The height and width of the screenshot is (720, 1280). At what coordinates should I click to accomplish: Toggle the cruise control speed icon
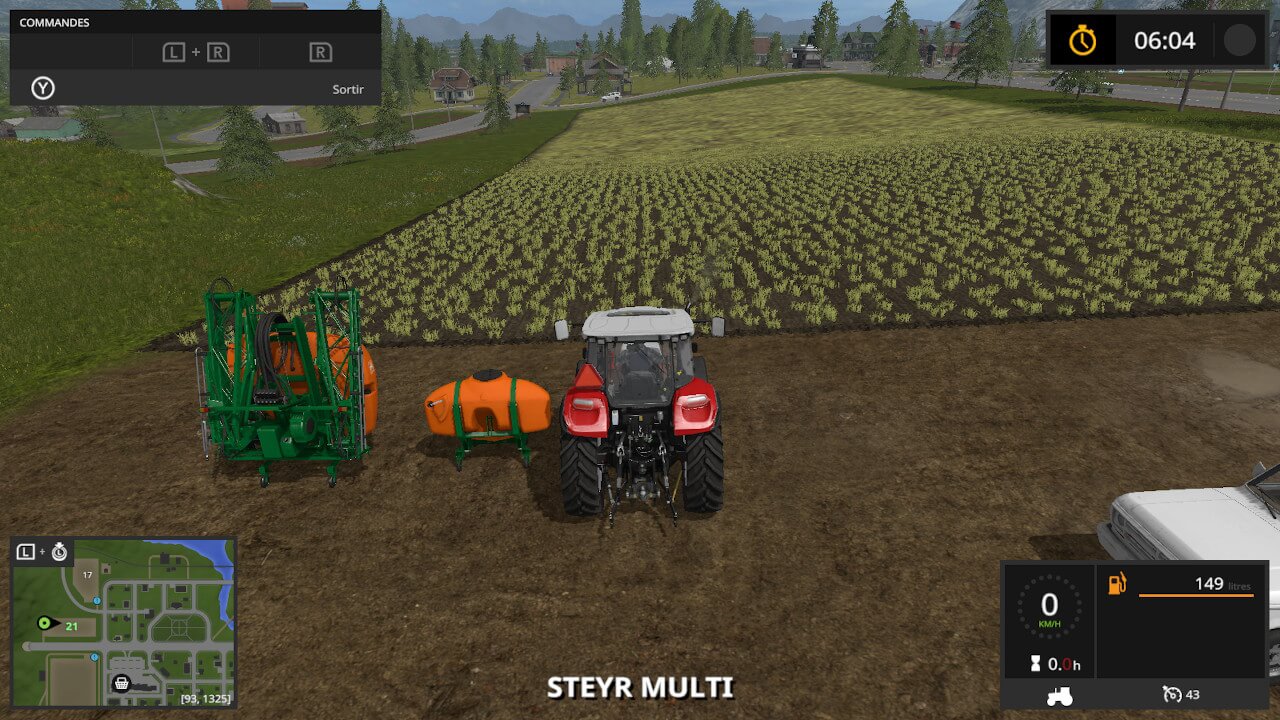coord(1172,694)
